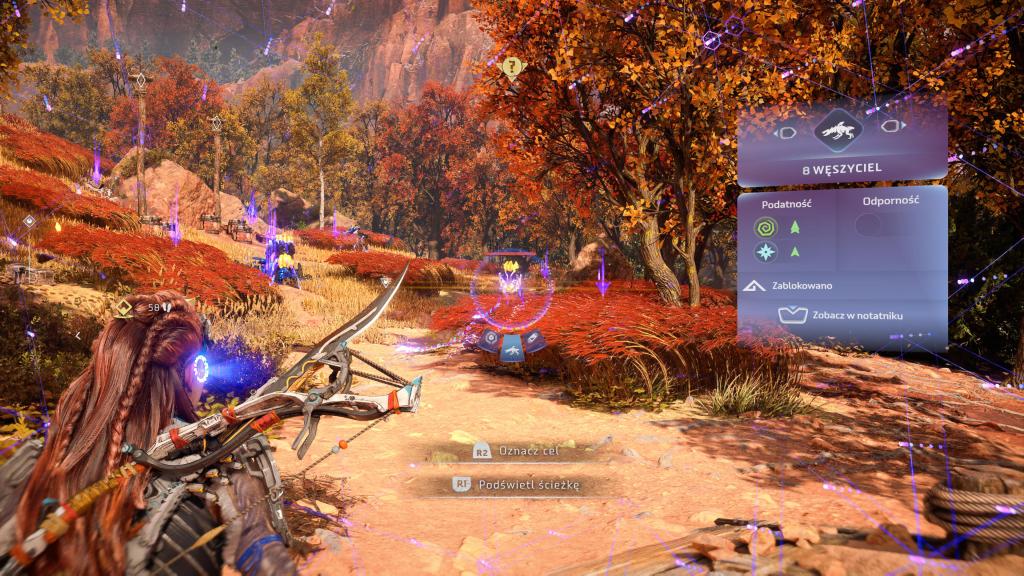Choose the right component tab under scan target
The image size is (1024, 576).
(x=534, y=340)
